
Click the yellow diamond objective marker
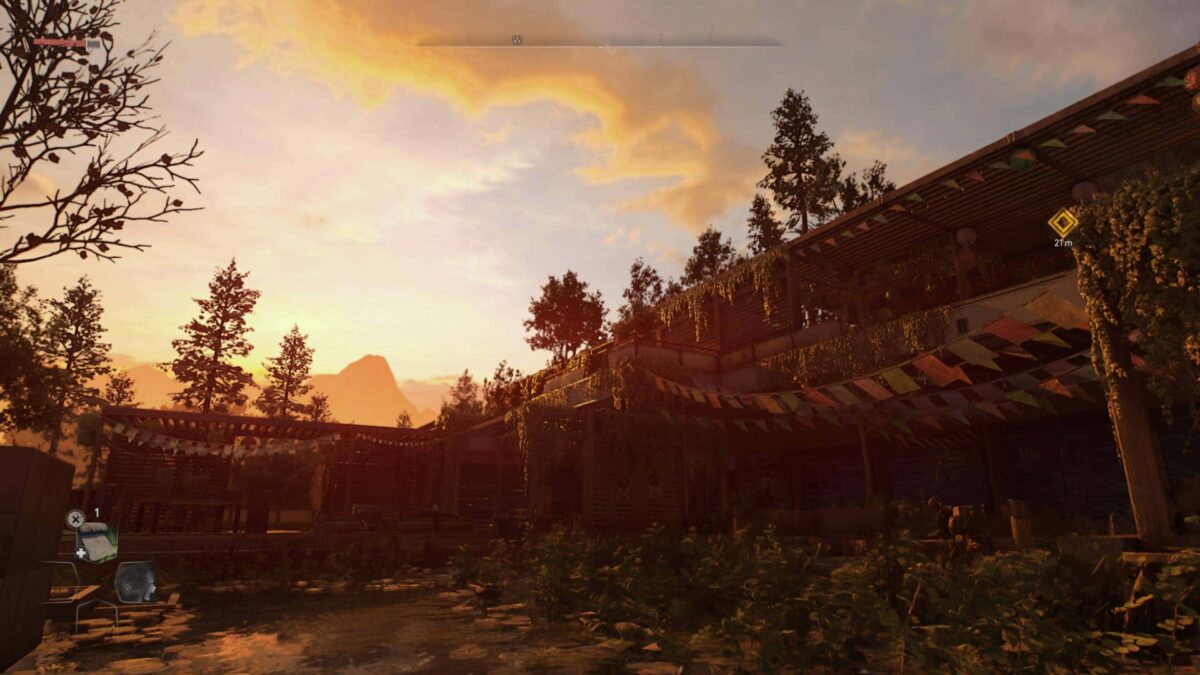click(x=1062, y=222)
